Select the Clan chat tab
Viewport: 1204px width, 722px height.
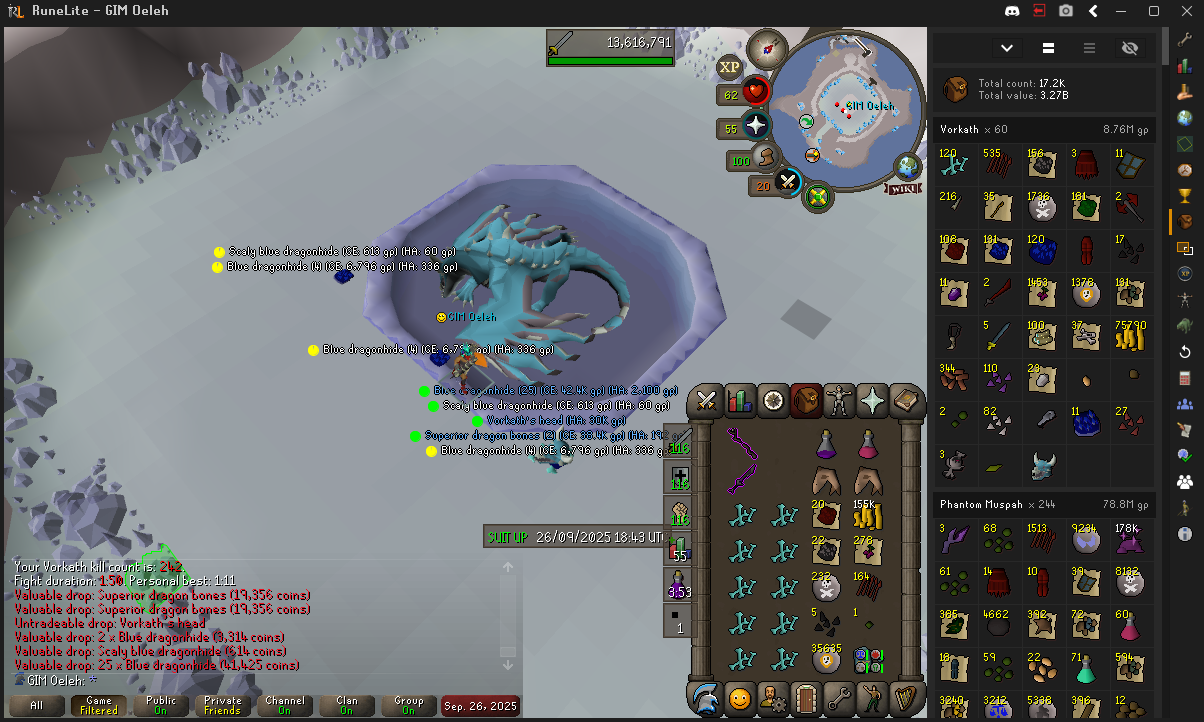[346, 705]
